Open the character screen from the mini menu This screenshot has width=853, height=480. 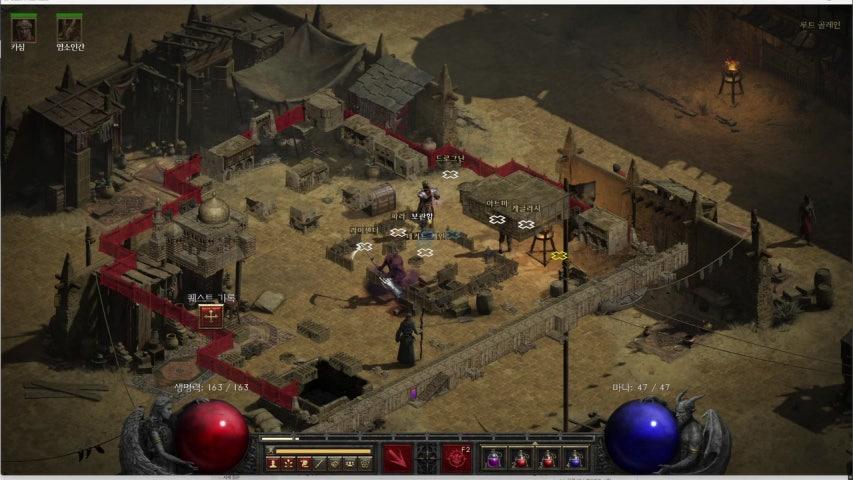(273, 463)
